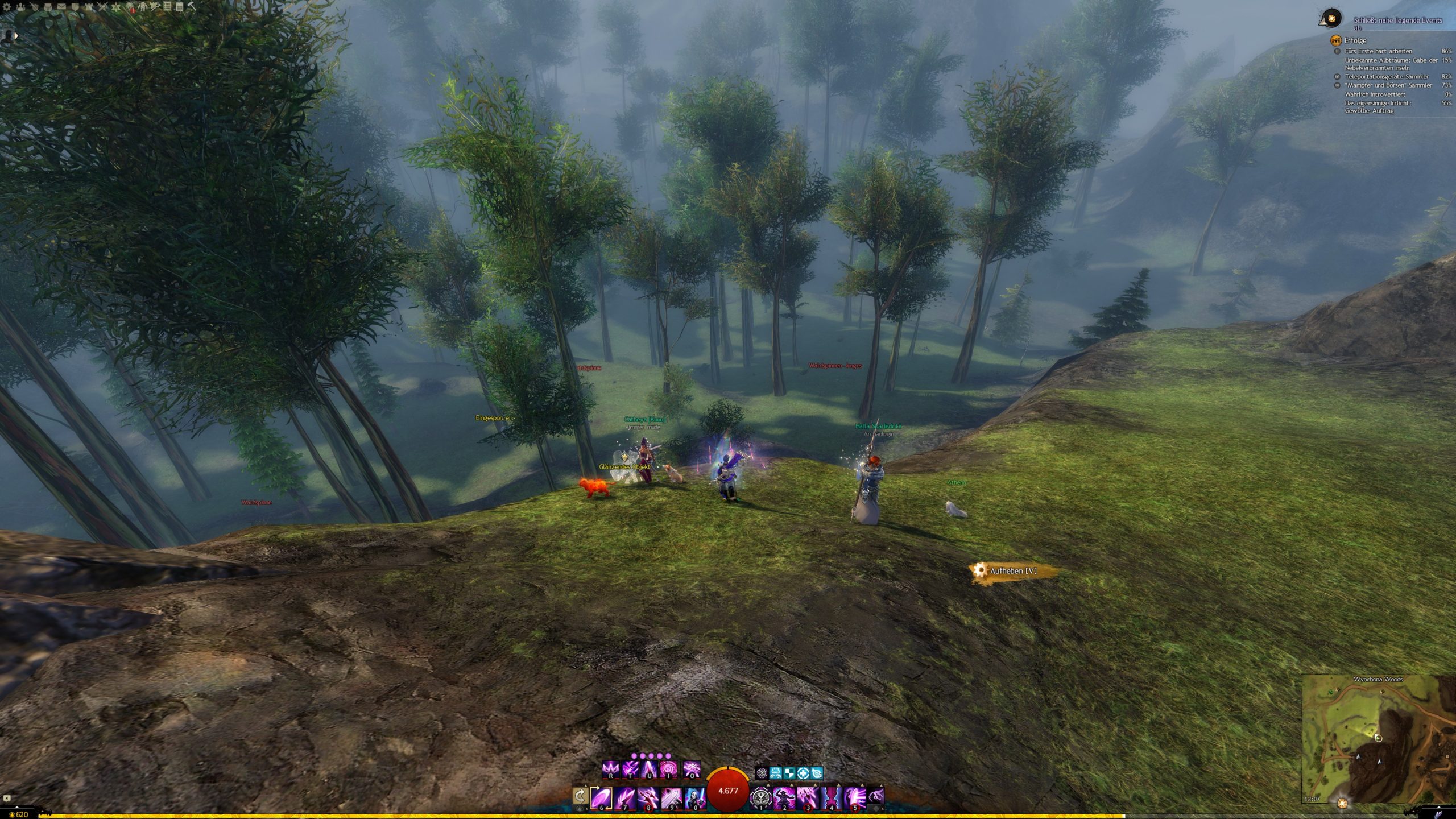Screen dimensions: 1456x819
Task: Activate the skill on slot 6
Action: tap(601, 797)
